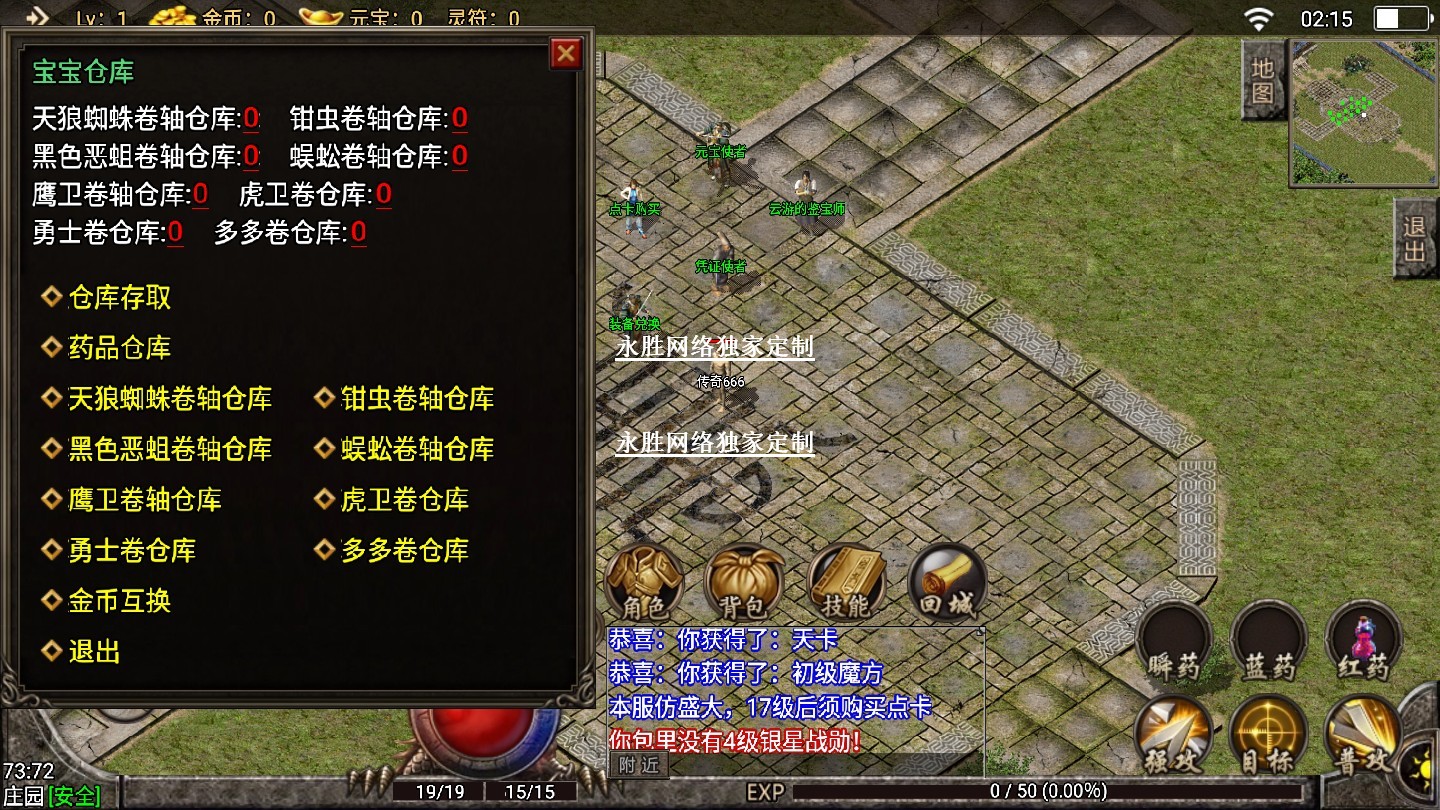This screenshot has height=810, width=1440.
Task: Choose the 天狼蜘蛛卷轴仓库 menu option
Action: point(169,399)
